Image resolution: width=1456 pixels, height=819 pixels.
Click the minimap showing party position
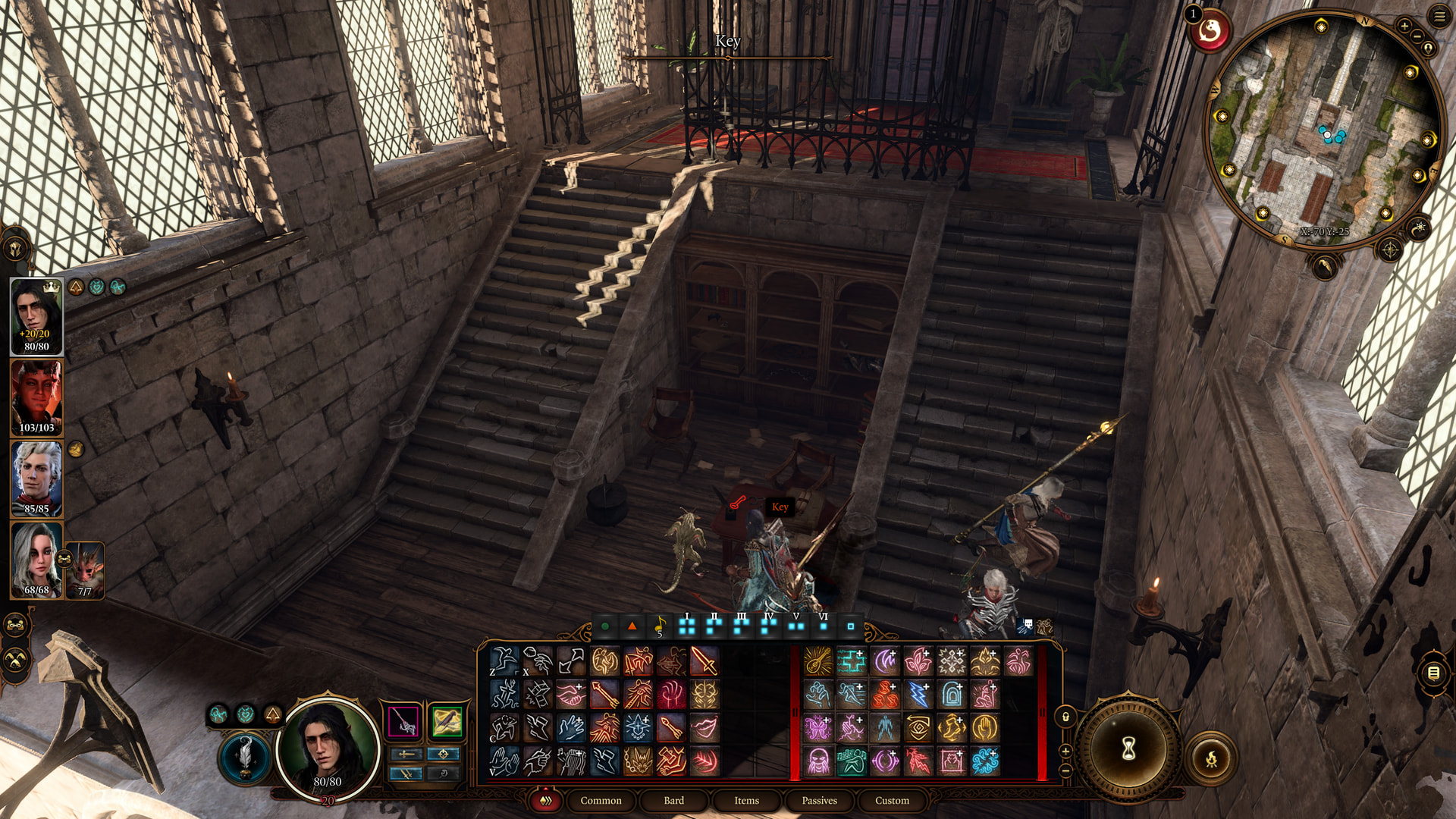click(x=1323, y=129)
